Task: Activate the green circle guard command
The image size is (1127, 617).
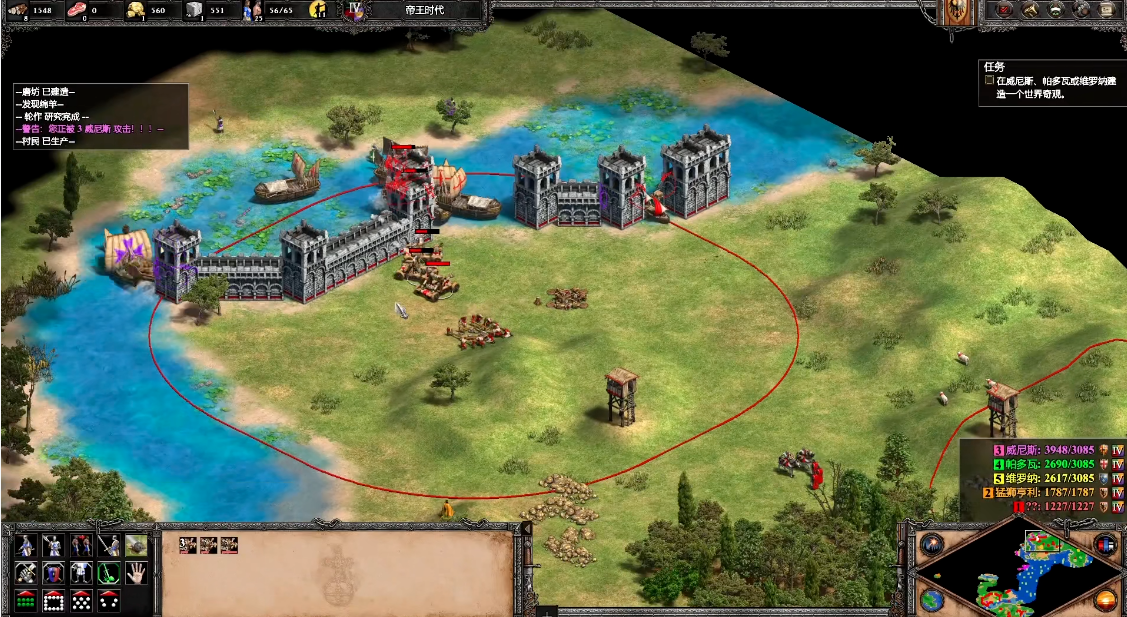Action: pos(109,573)
